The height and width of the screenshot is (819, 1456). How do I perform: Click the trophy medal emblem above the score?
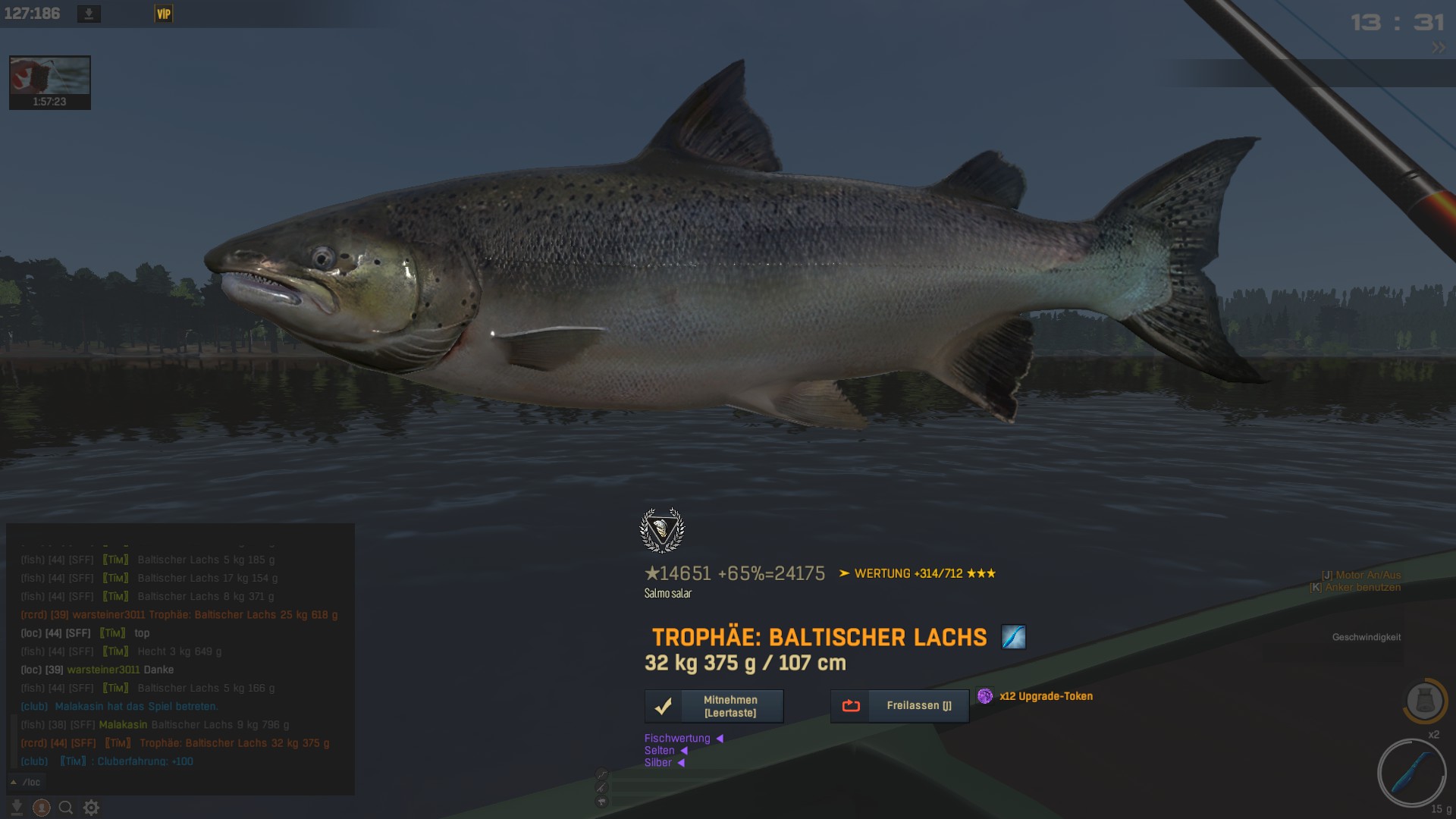click(662, 530)
